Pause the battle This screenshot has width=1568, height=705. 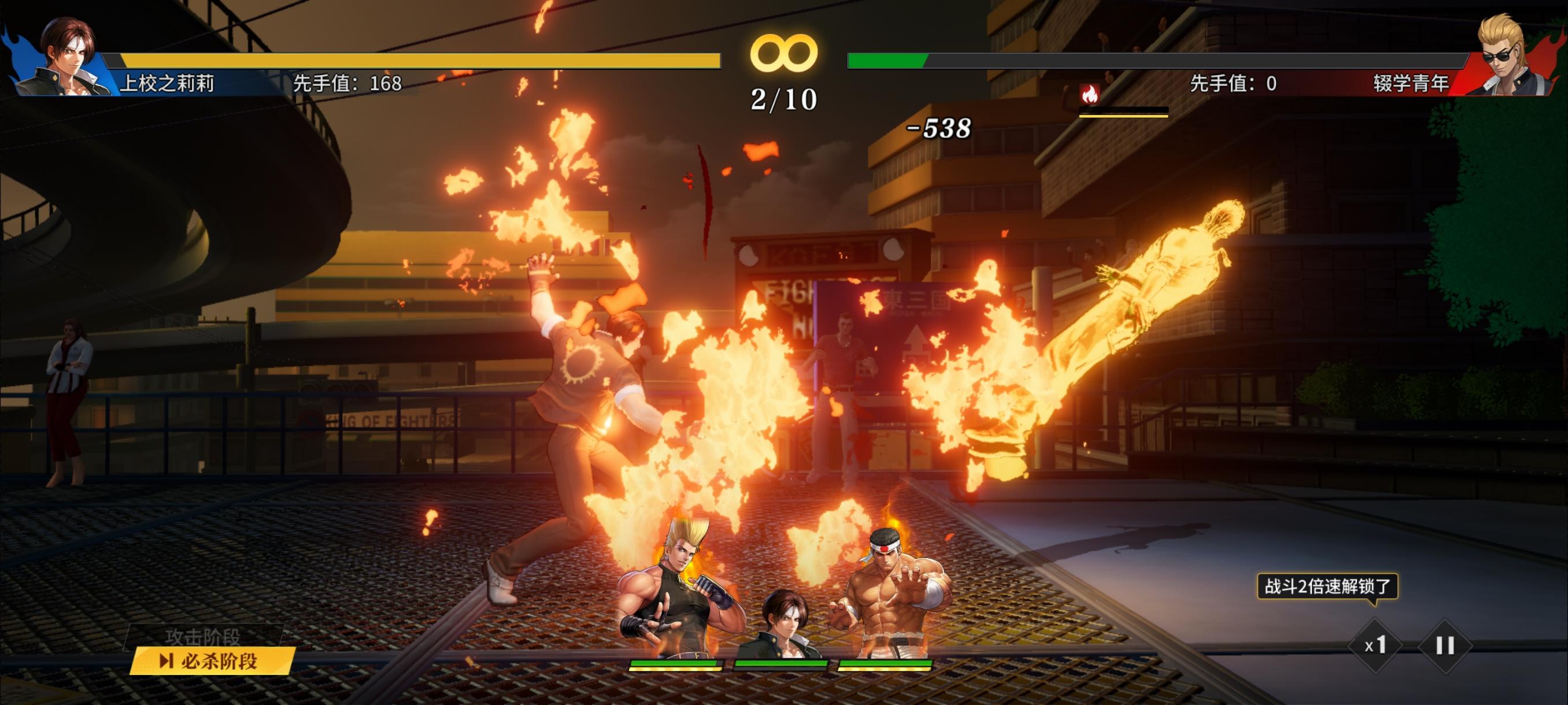(x=1445, y=645)
